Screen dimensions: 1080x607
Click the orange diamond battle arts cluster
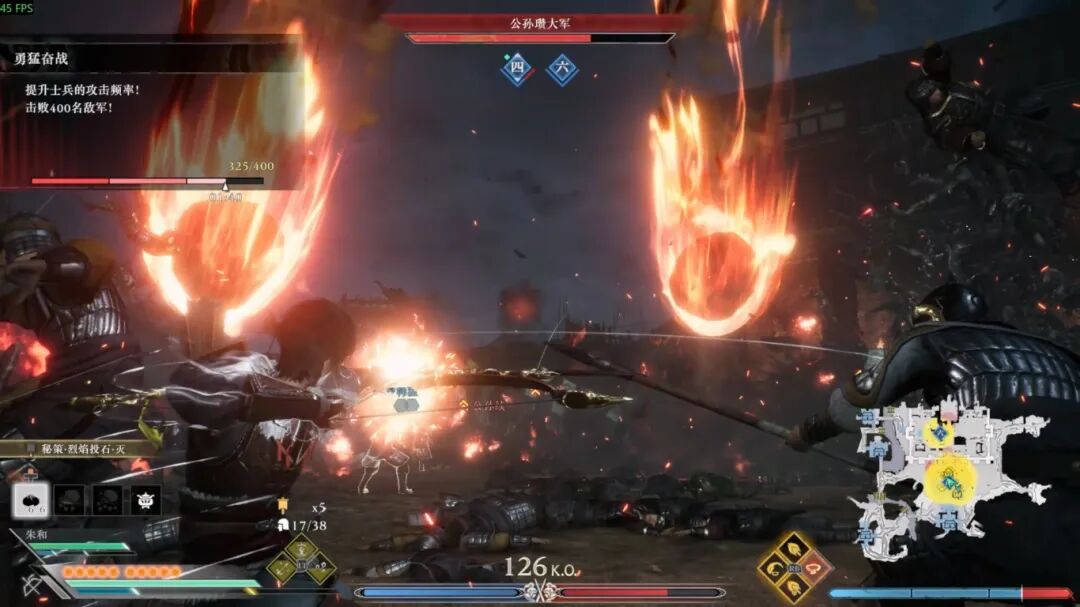[x=795, y=565]
